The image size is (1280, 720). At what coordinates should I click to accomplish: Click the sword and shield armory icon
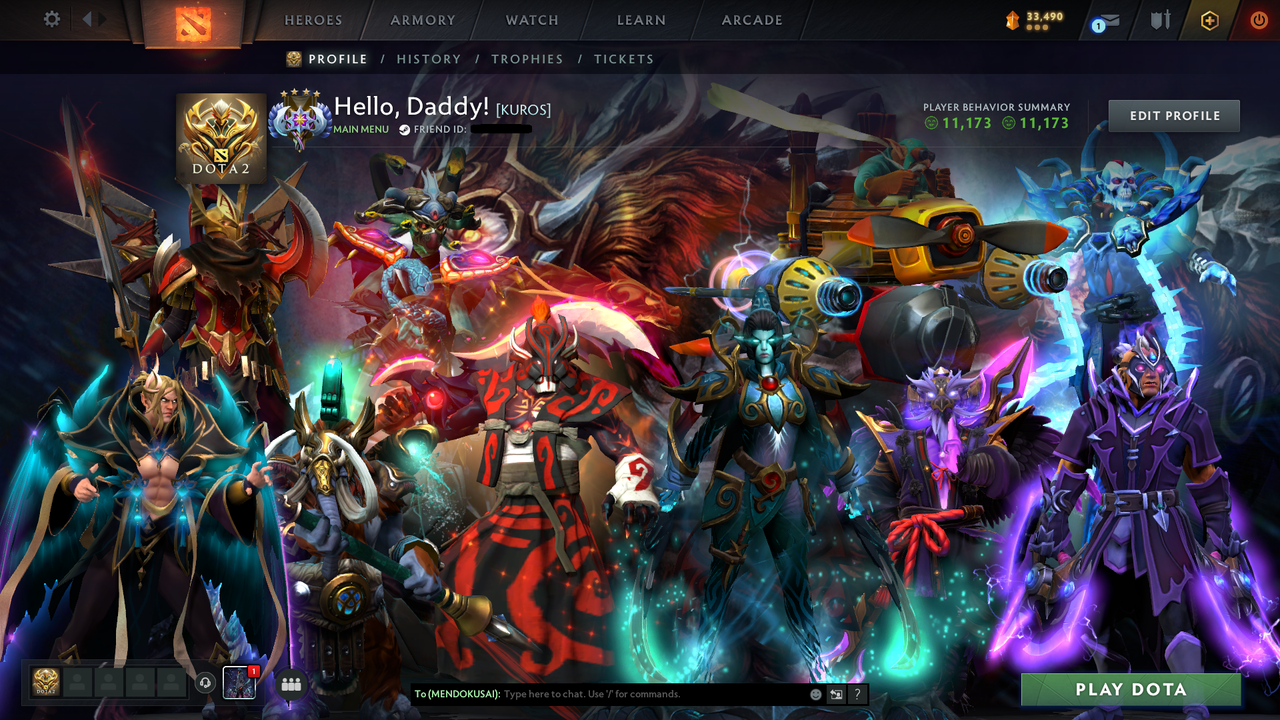[x=1161, y=20]
